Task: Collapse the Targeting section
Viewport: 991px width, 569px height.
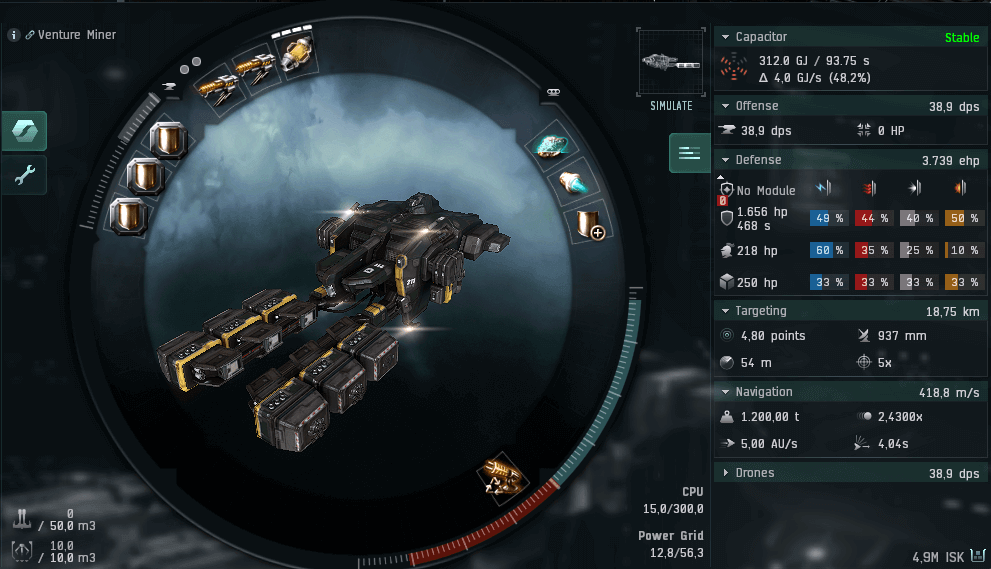Action: (725, 311)
